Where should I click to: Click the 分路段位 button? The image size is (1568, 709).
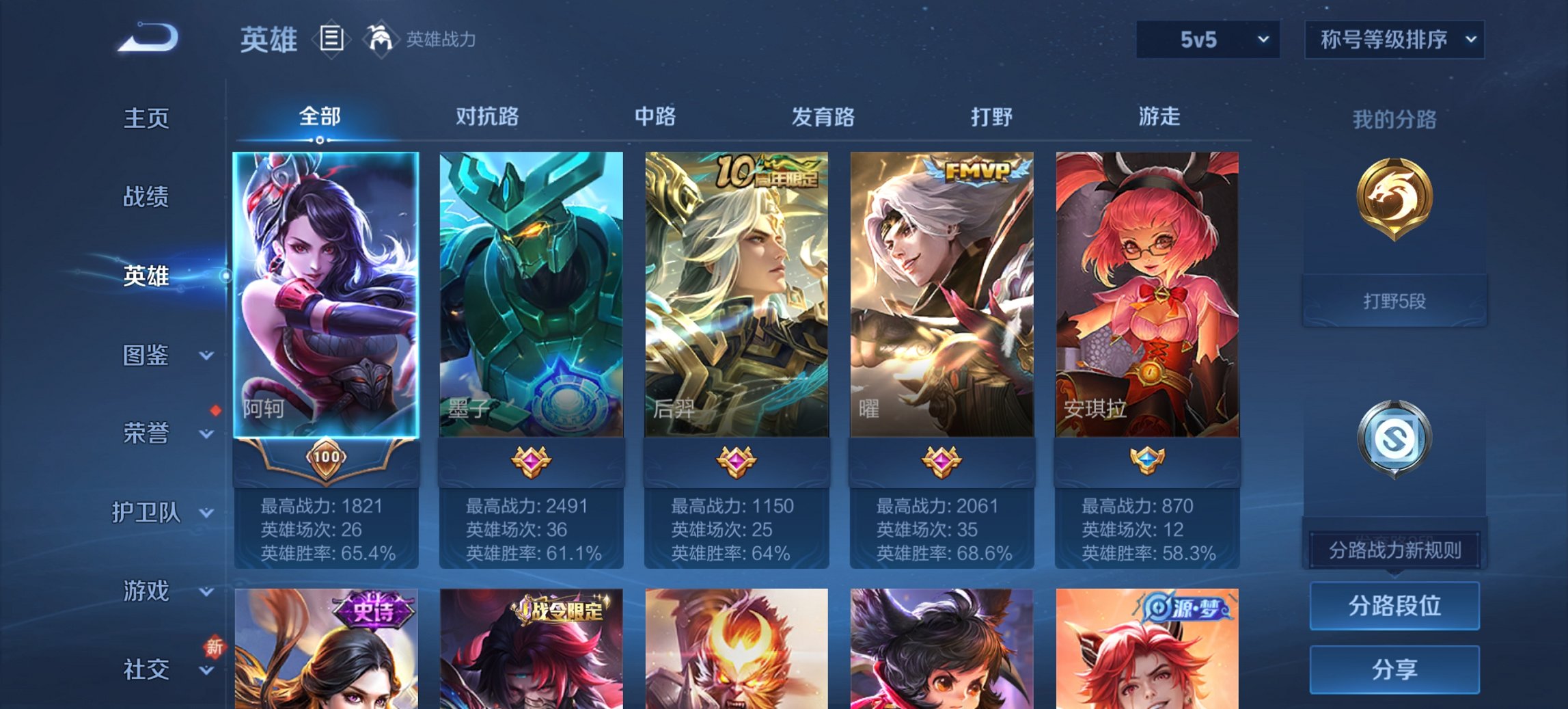[1394, 606]
